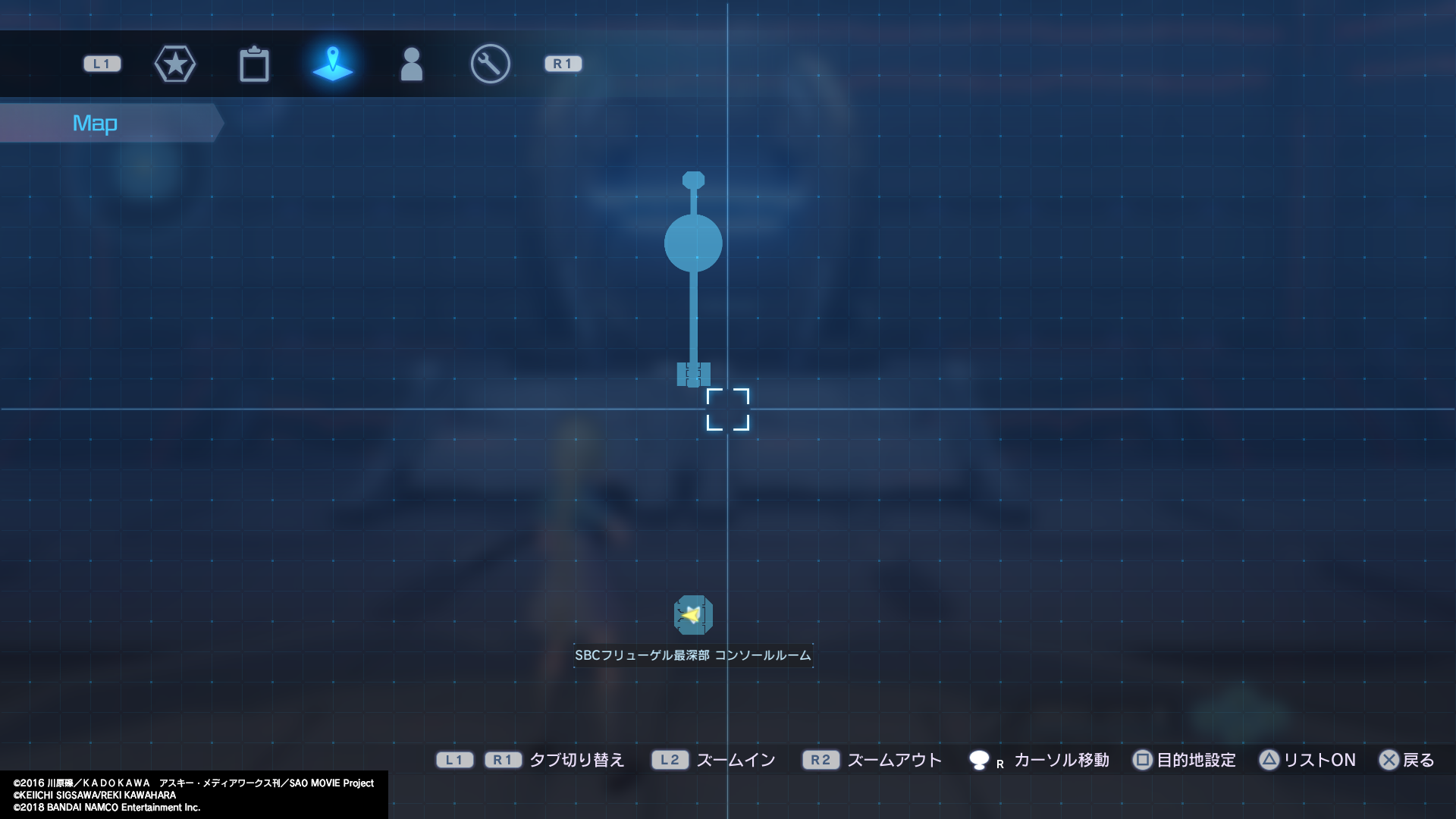The image size is (1456, 819).
Task: Open the wrench settings icon
Action: (x=490, y=64)
